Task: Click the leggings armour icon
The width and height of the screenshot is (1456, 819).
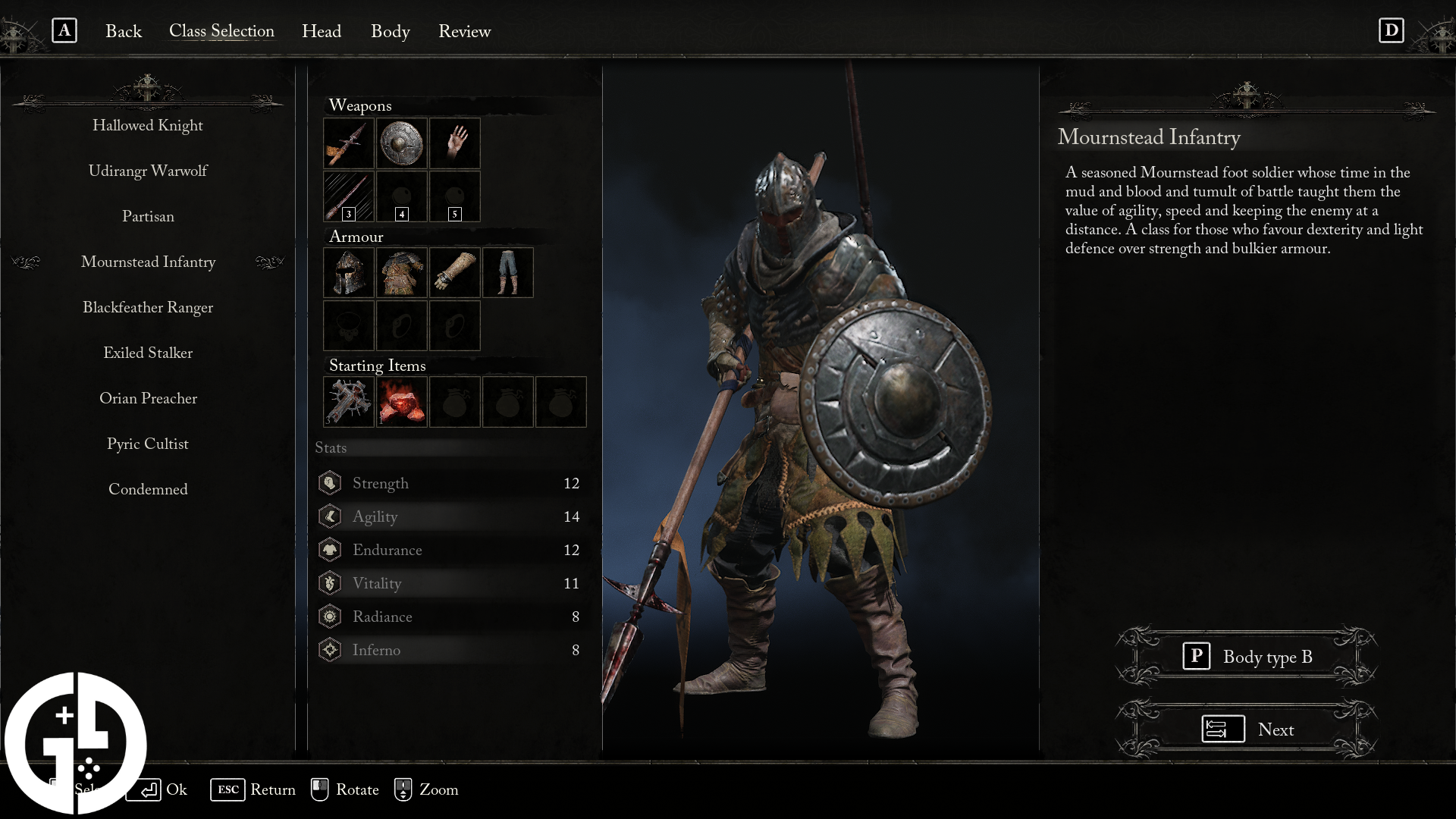Action: click(x=507, y=272)
